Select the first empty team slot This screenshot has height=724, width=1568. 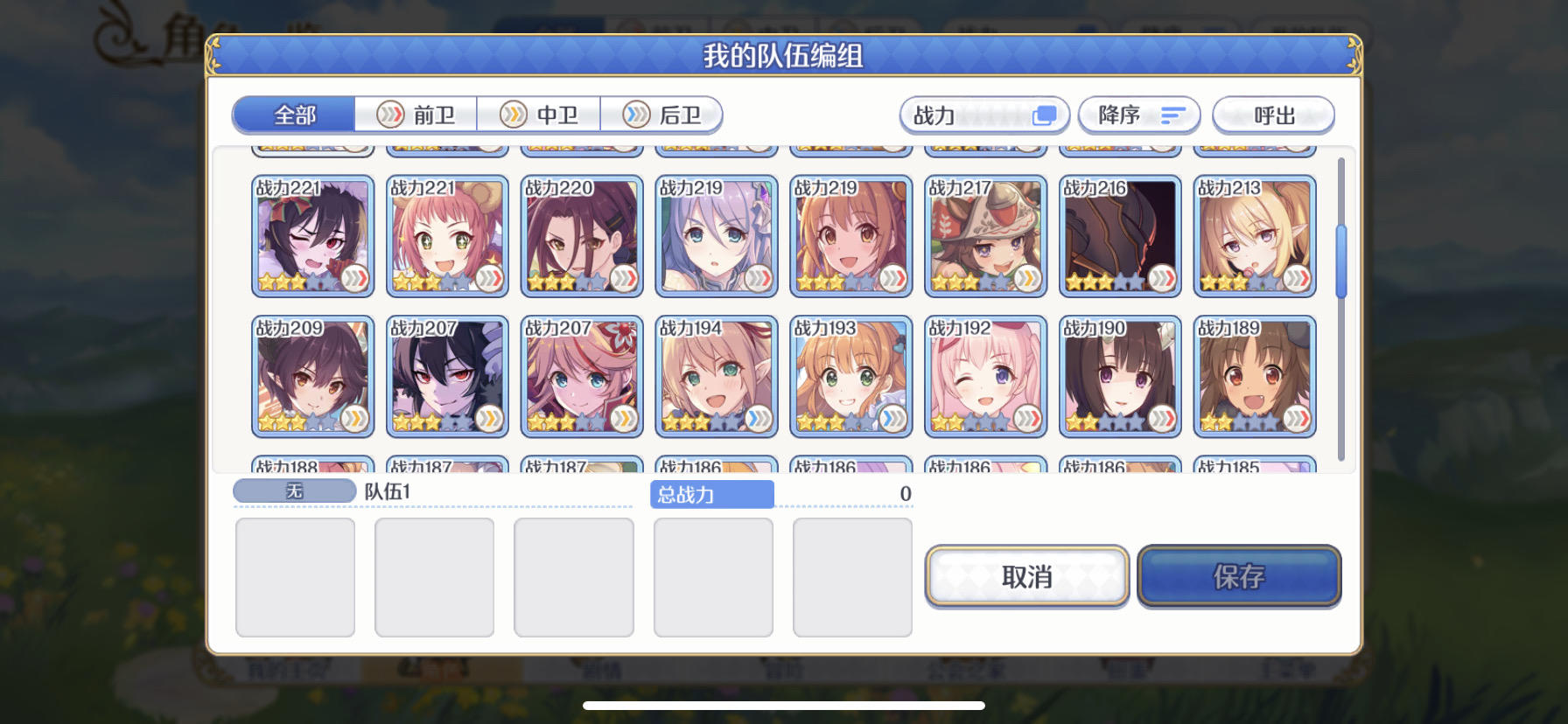295,575
